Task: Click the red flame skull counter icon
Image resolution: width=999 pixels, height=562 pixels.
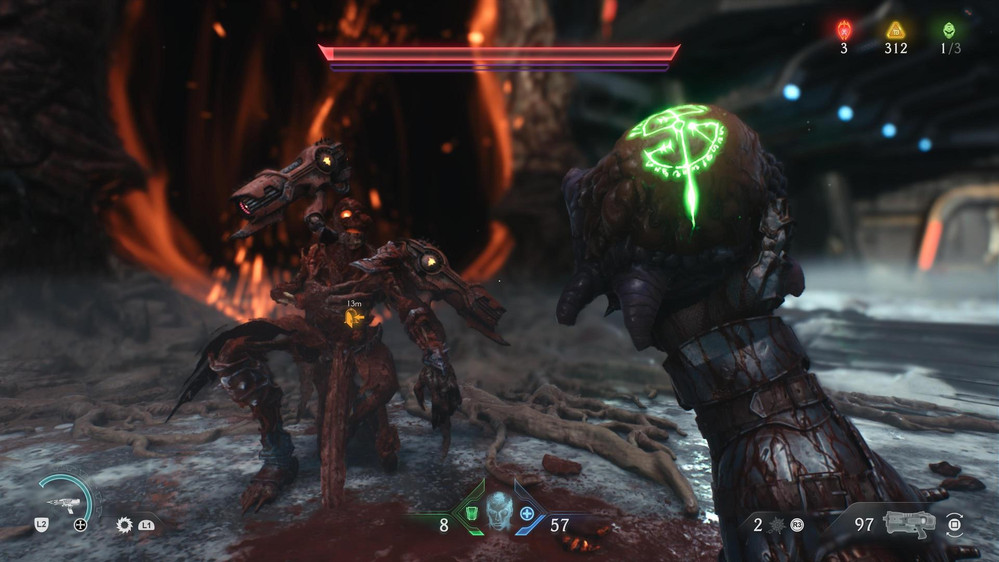Action: click(844, 29)
